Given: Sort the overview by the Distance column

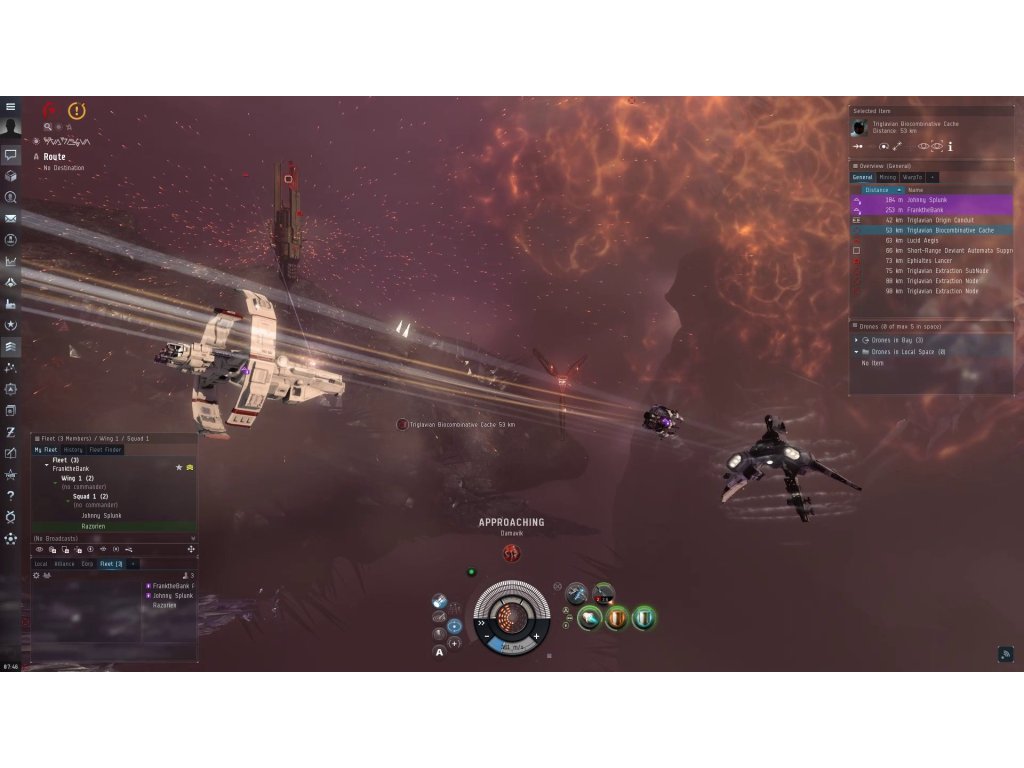Looking at the screenshot, I should click(x=877, y=189).
